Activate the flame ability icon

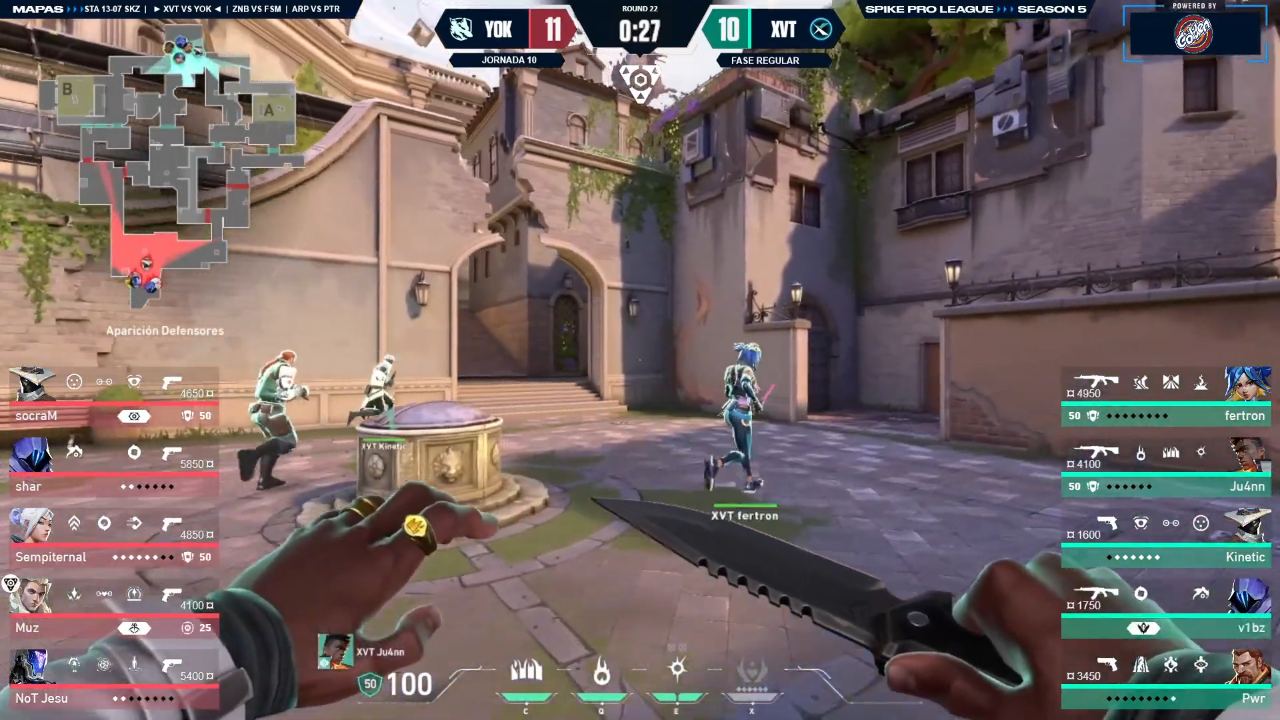pos(601,671)
